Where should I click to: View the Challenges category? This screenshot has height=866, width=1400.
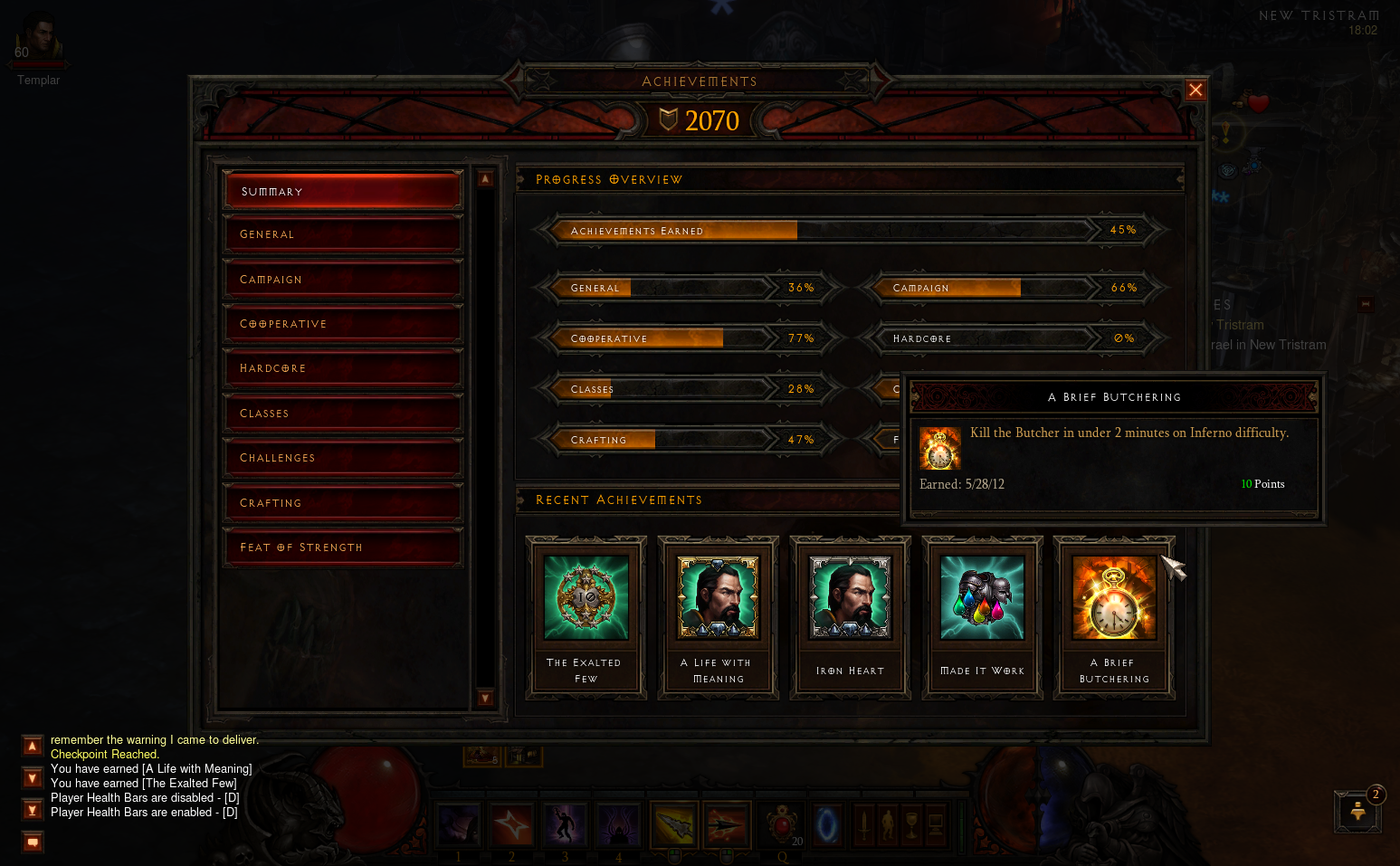coord(343,458)
